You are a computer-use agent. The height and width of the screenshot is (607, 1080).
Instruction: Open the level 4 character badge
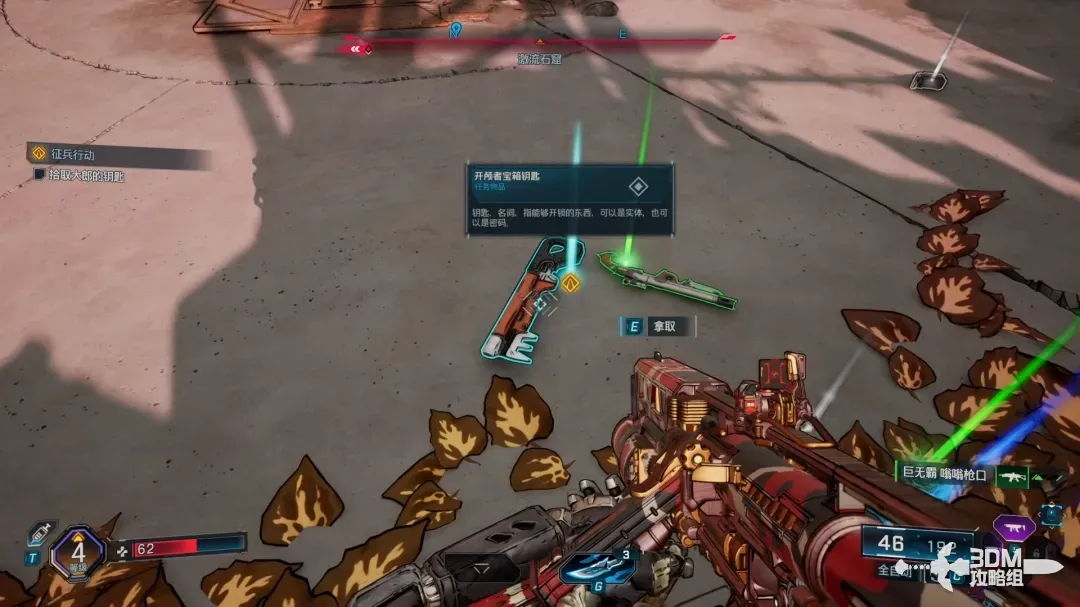77,553
